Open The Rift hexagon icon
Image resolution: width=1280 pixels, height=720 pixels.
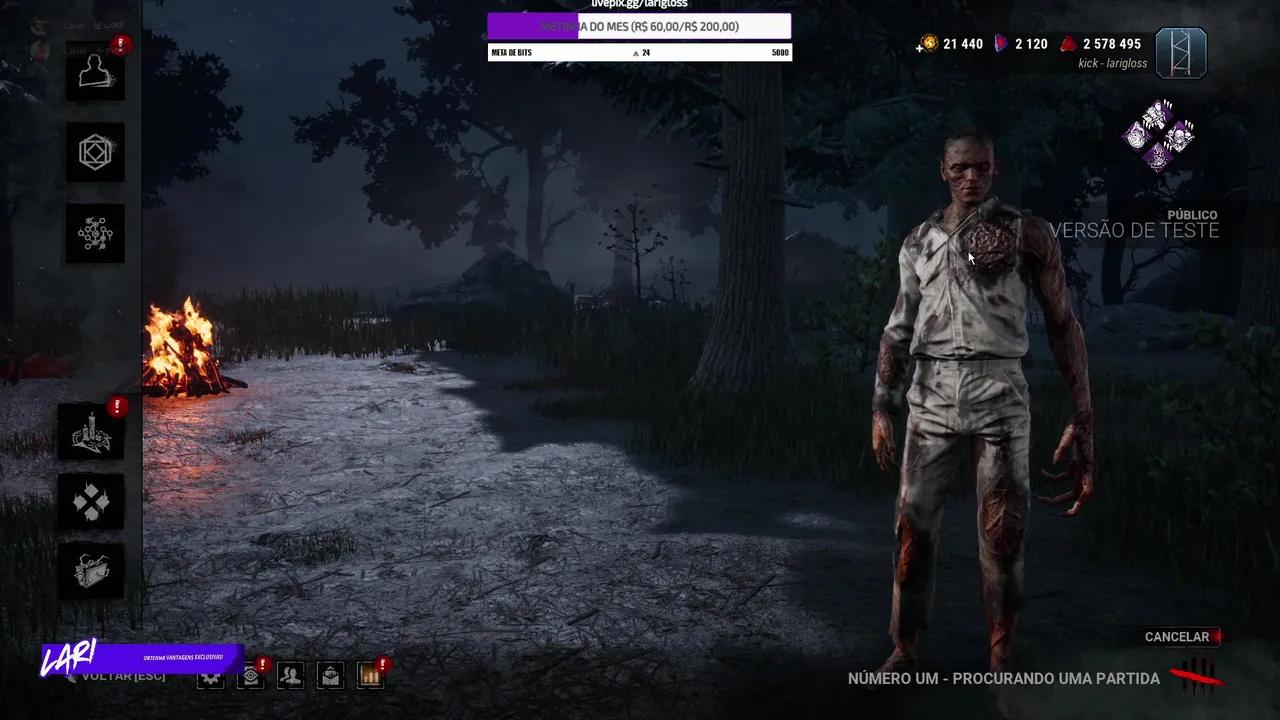(x=94, y=153)
